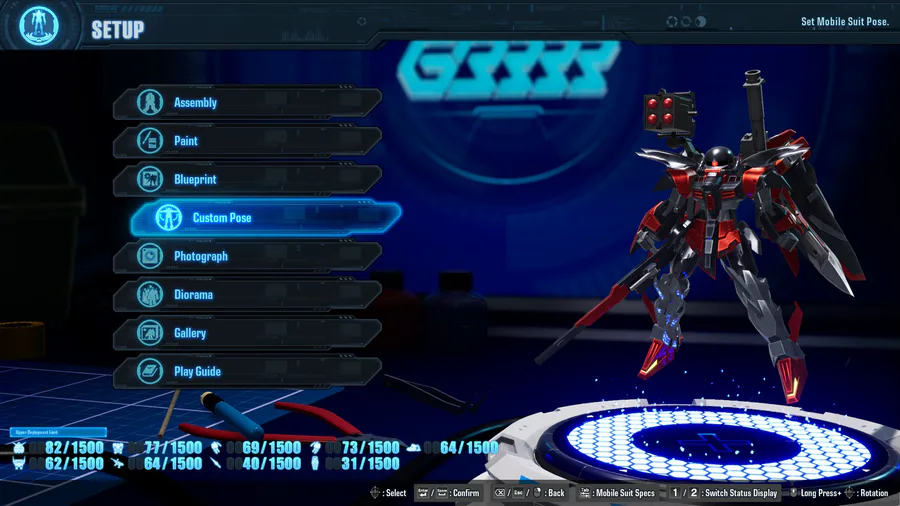Screen dimensions: 900x506
Task: Select the Paint option
Action: (246, 141)
